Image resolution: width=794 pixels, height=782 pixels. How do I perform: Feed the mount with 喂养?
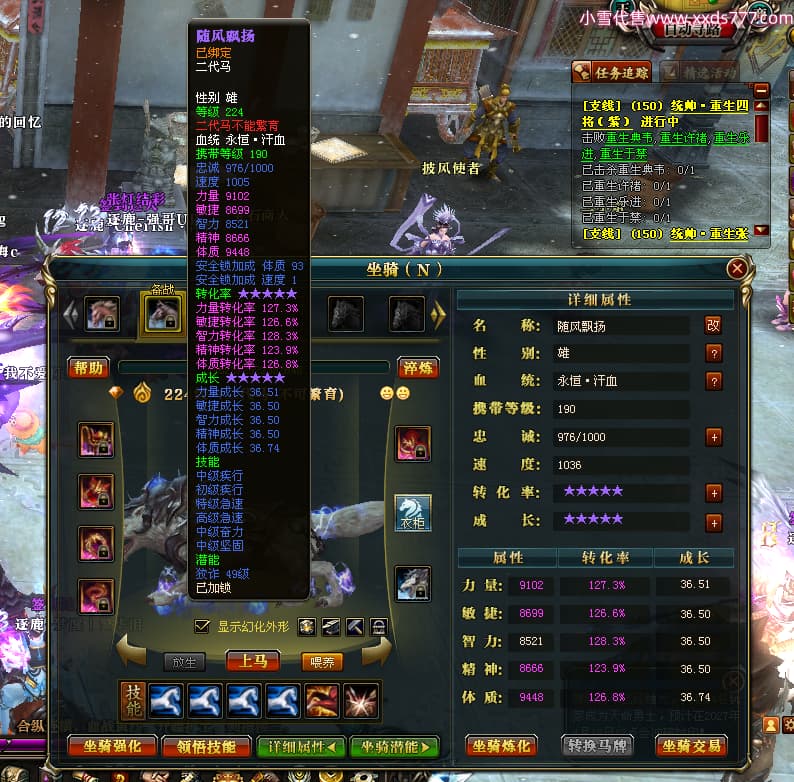pyautogui.click(x=322, y=661)
